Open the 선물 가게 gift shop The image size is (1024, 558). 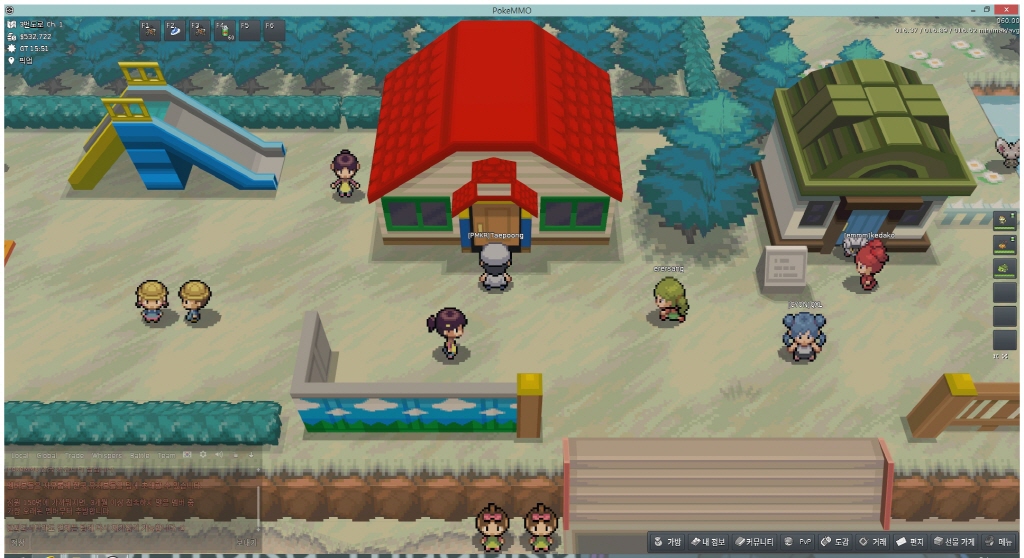[954, 542]
